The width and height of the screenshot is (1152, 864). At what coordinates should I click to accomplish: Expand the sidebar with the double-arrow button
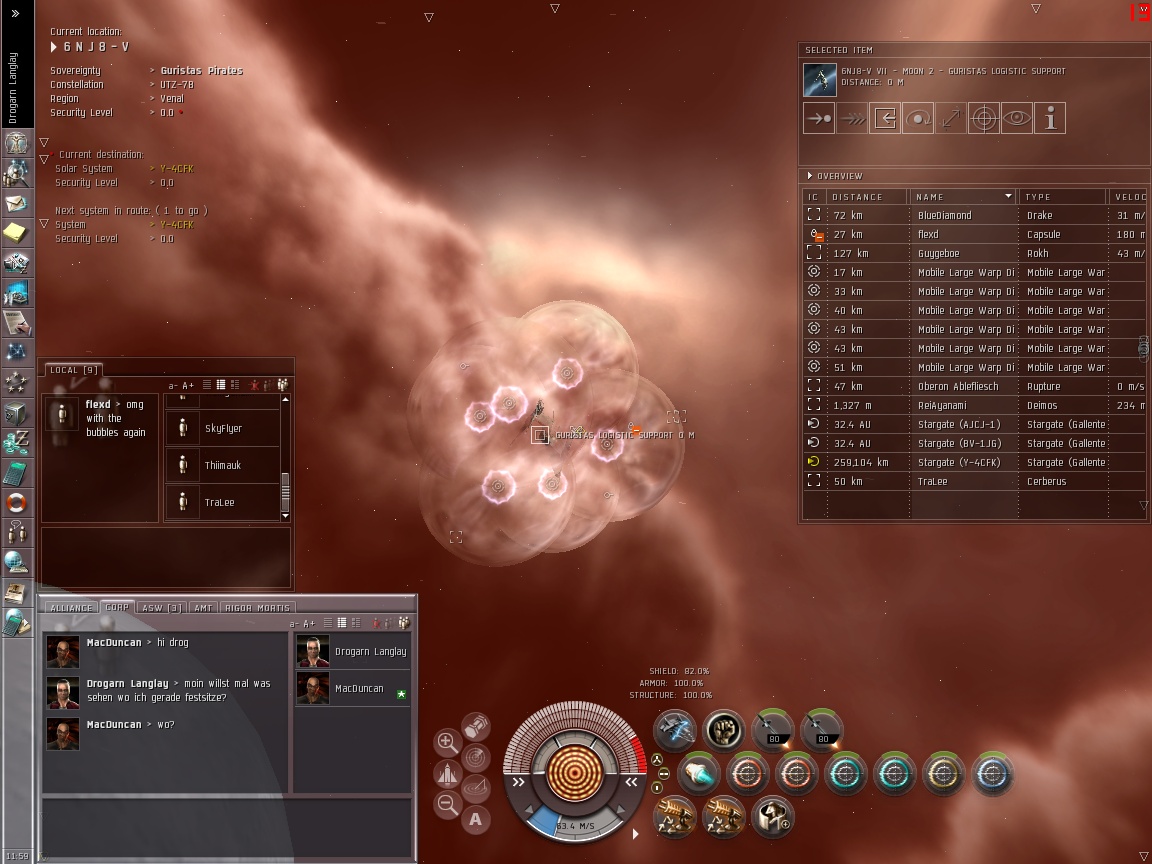tap(15, 13)
